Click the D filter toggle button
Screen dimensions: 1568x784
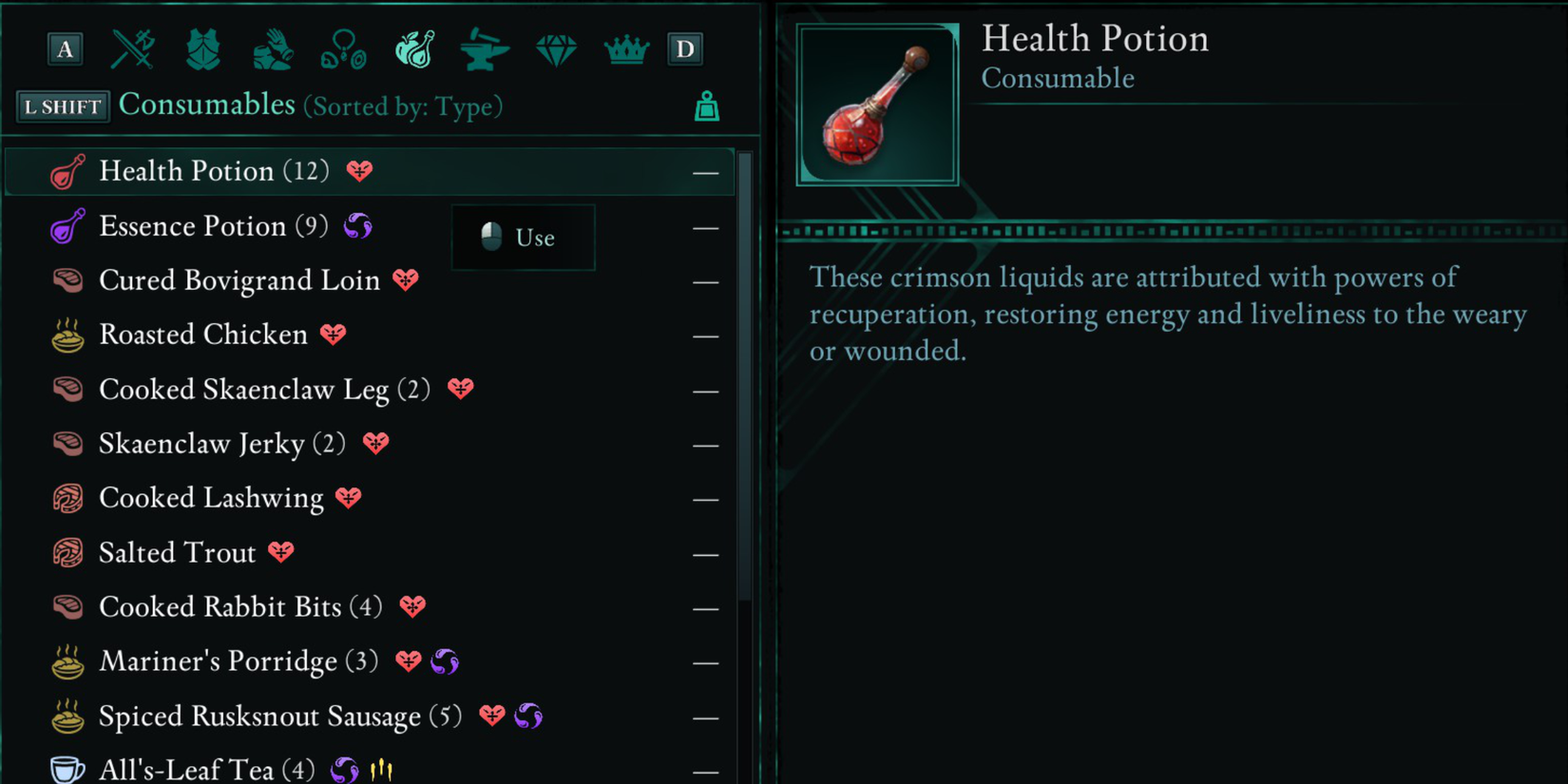click(x=685, y=49)
